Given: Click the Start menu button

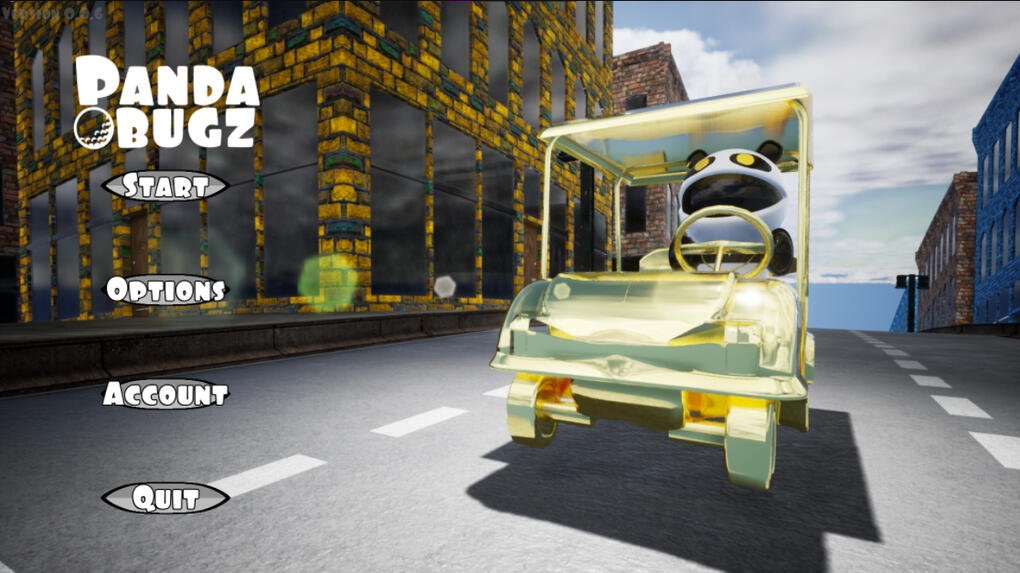Looking at the screenshot, I should (165, 186).
